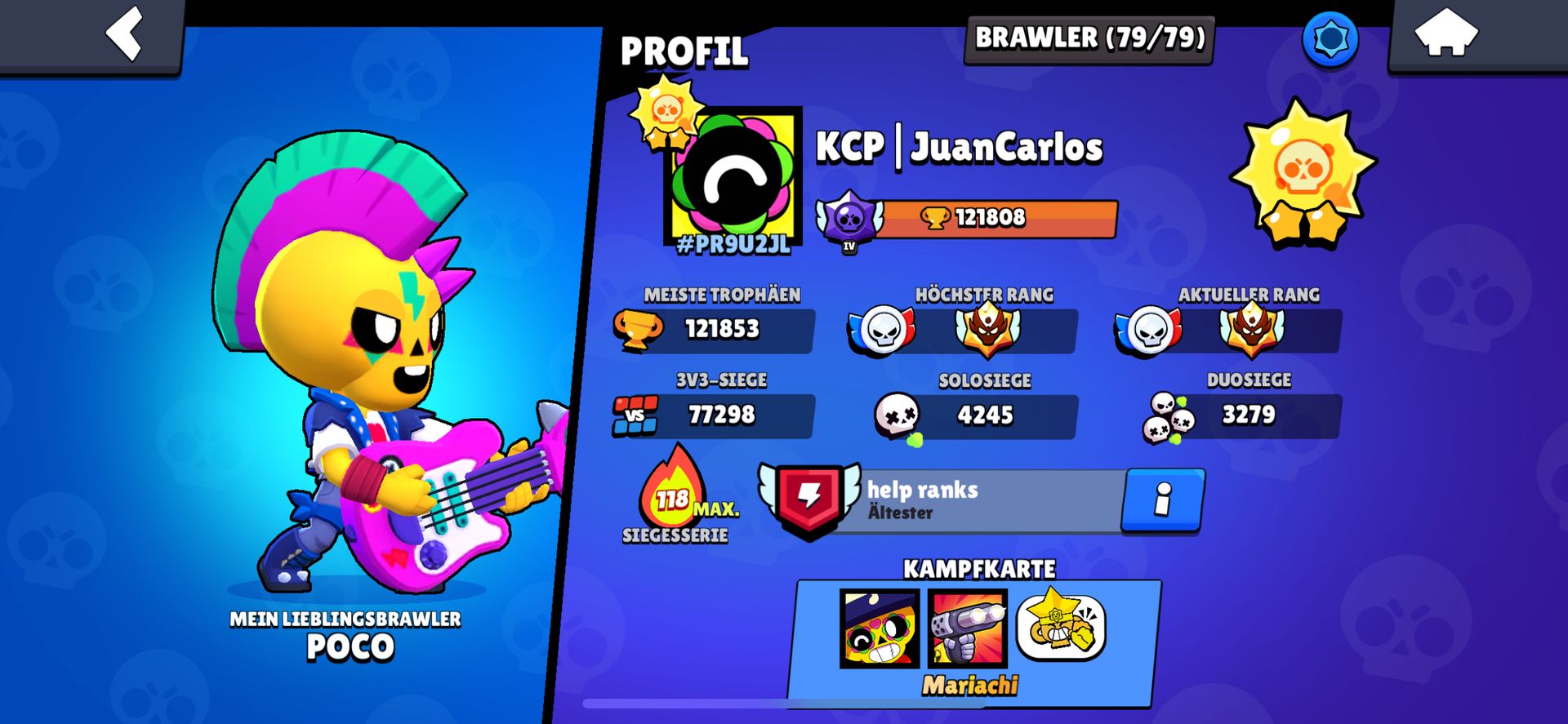Return to the home screen
This screenshot has height=724, width=1568.
[x=1445, y=34]
